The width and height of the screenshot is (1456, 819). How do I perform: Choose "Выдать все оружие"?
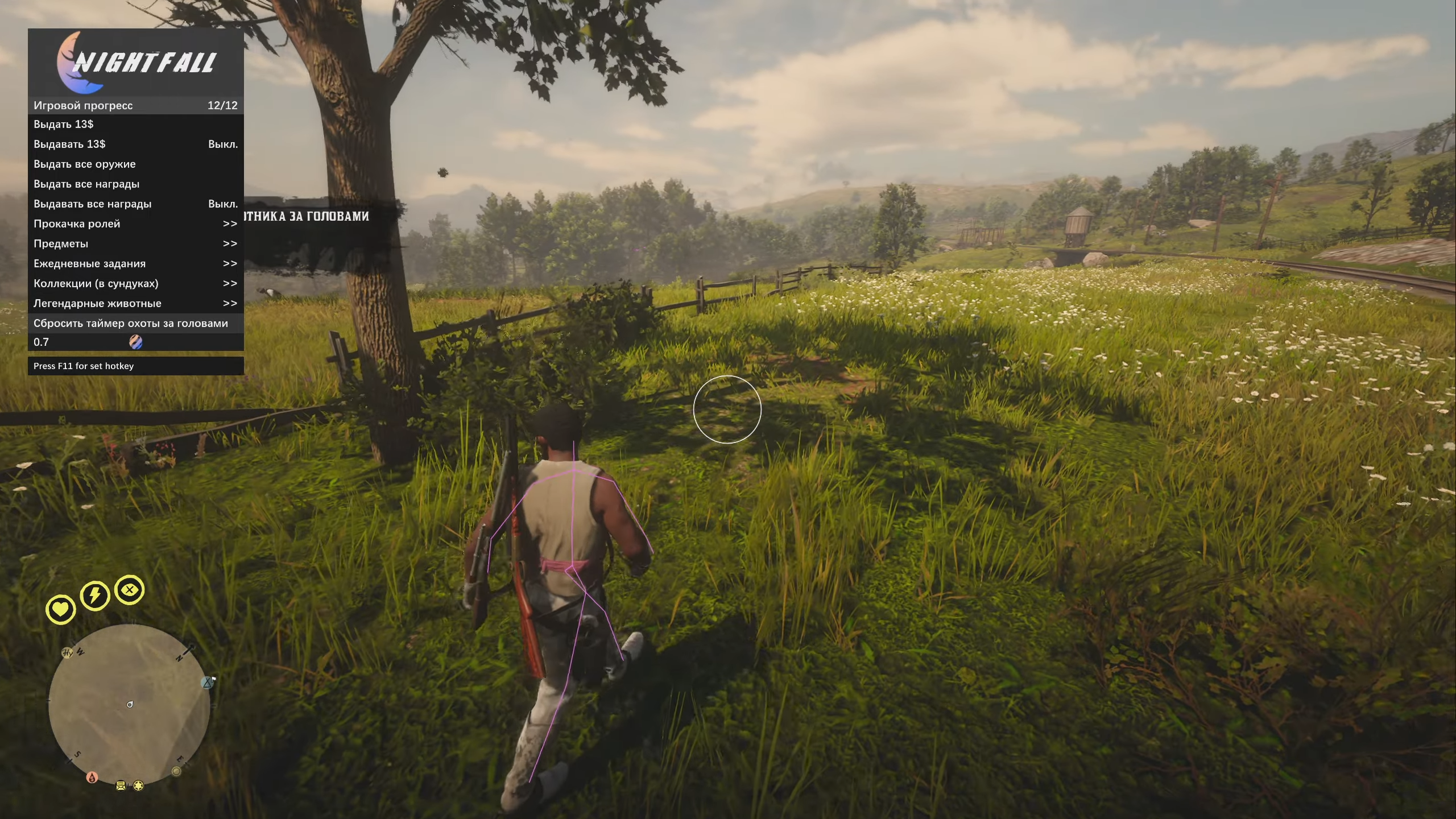135,164
